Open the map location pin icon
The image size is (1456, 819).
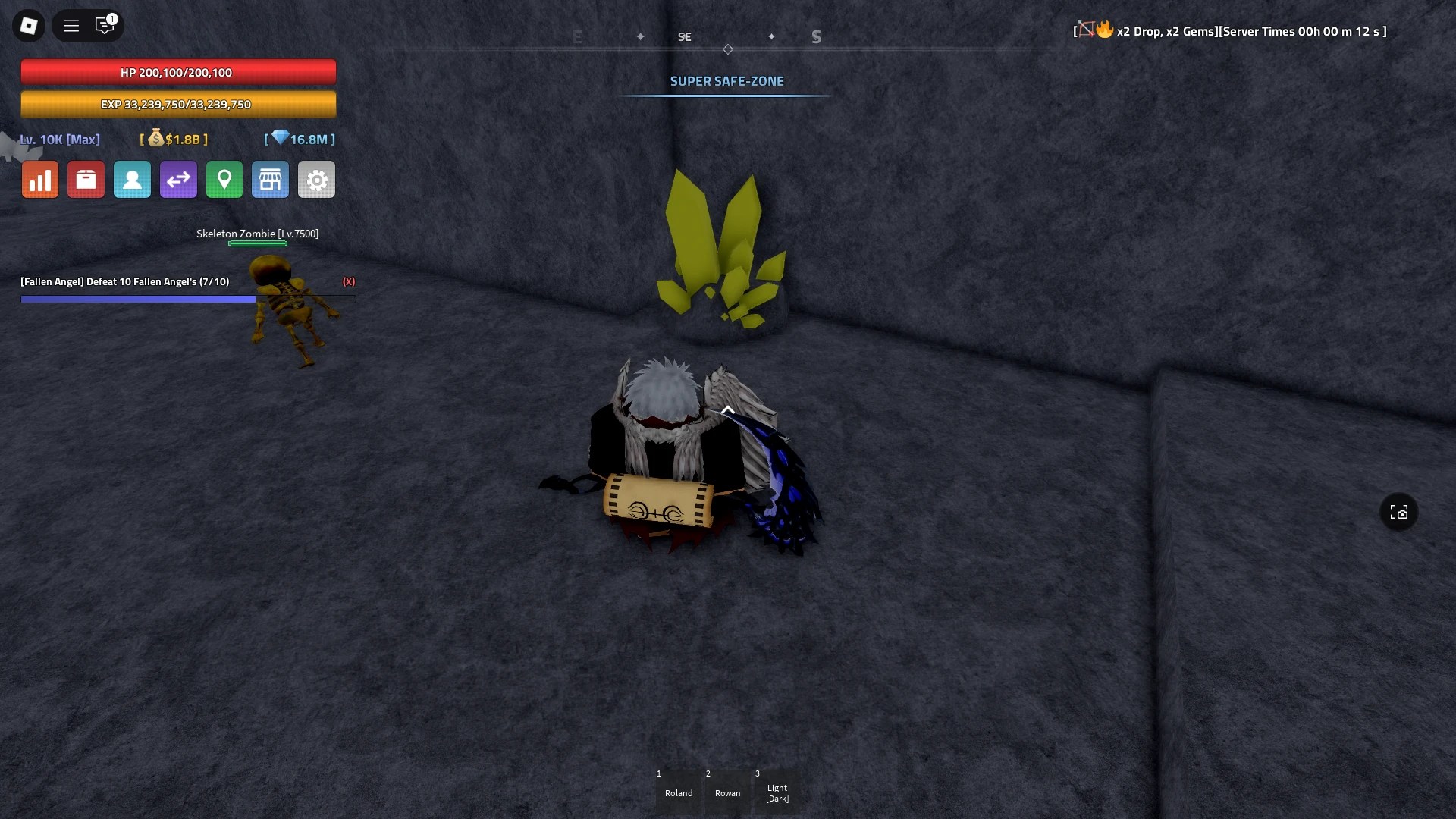[224, 179]
